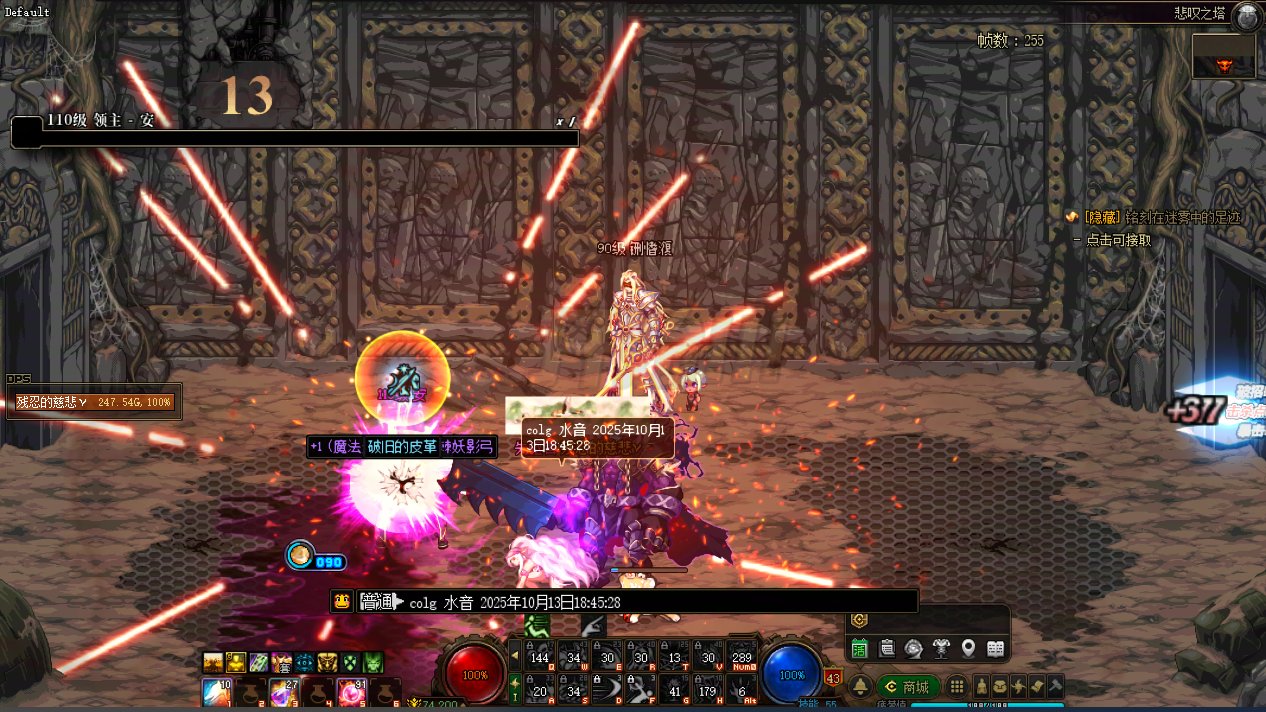1266x712 pixels.
Task: Open the armor equipment icon
Action: coord(941,648)
